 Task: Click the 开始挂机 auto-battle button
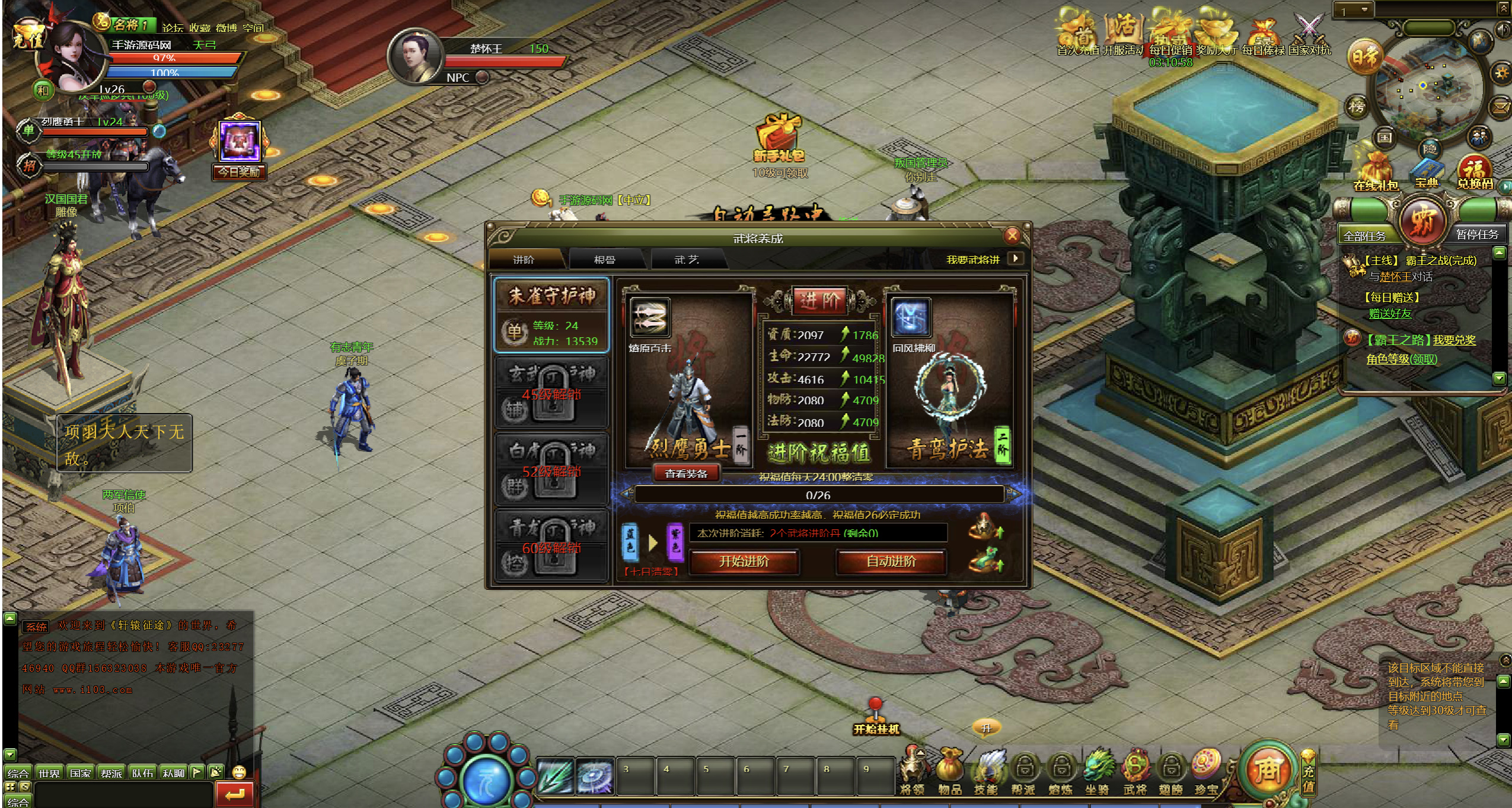(x=876, y=718)
